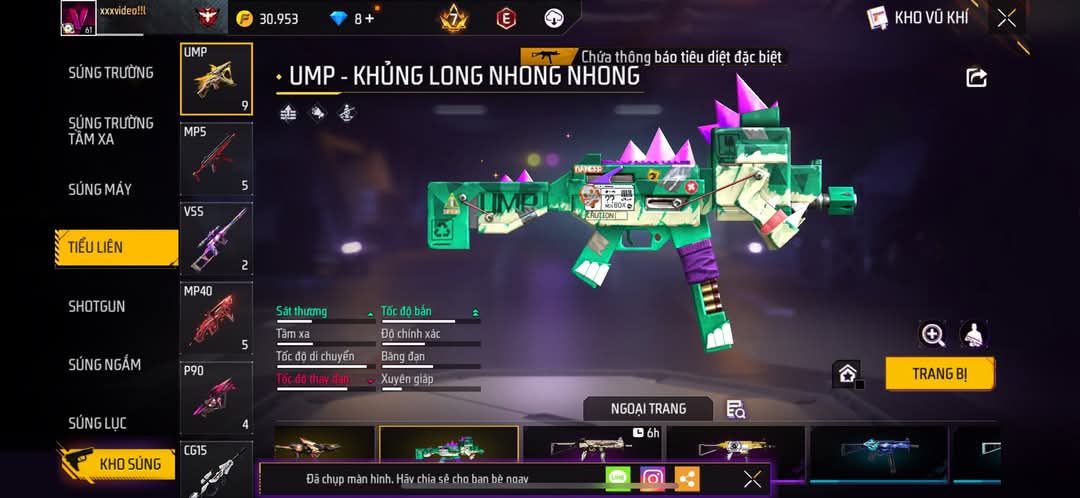Image resolution: width=1080 pixels, height=498 pixels.
Task: Switch to SÚNG TRƯỜNG category
Action: pos(111,72)
